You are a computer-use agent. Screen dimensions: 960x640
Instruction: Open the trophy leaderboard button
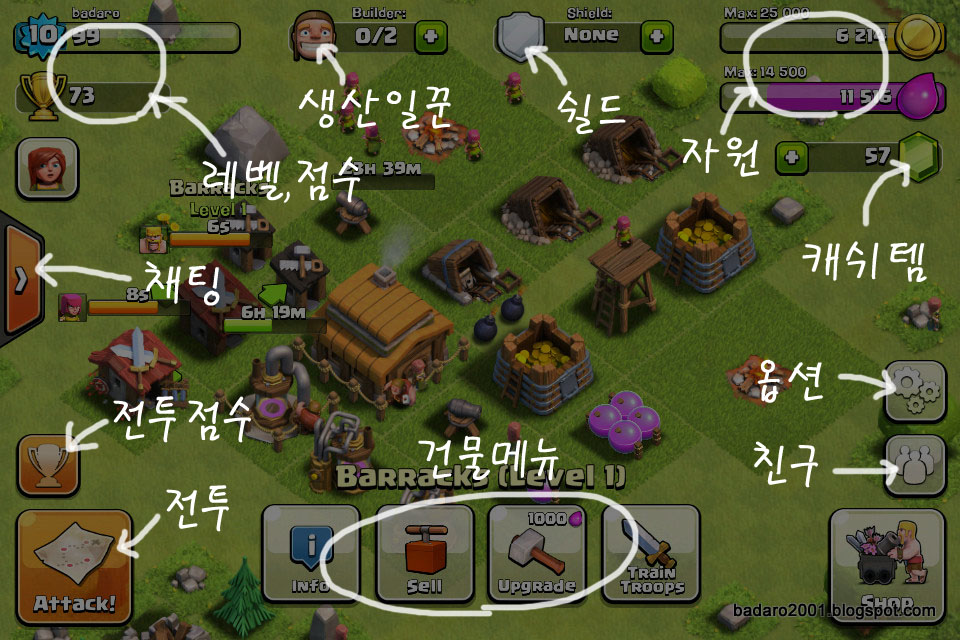pyautogui.click(x=48, y=466)
